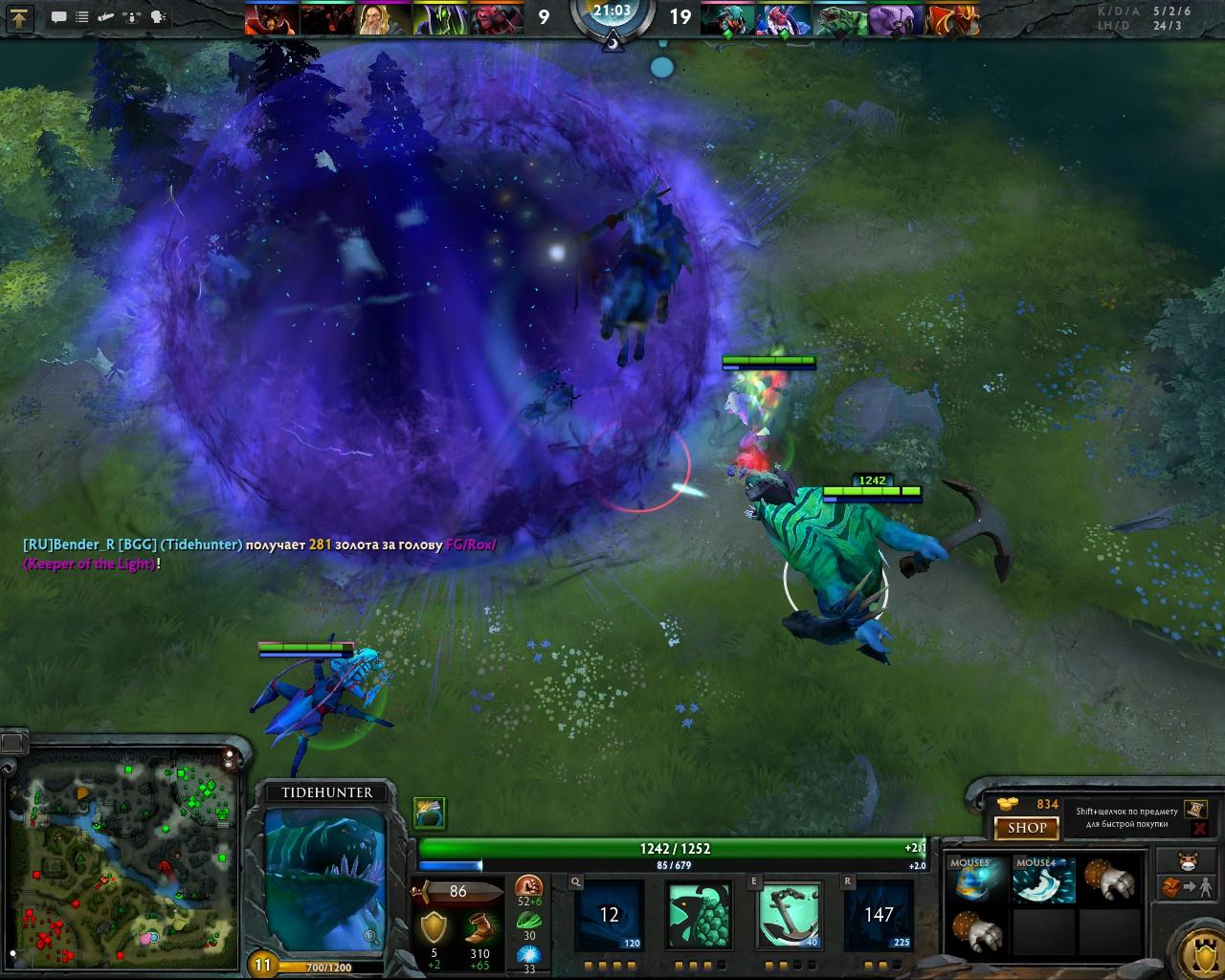Open the chat speech-bubble button
This screenshot has height=980, width=1225.
coord(59,17)
